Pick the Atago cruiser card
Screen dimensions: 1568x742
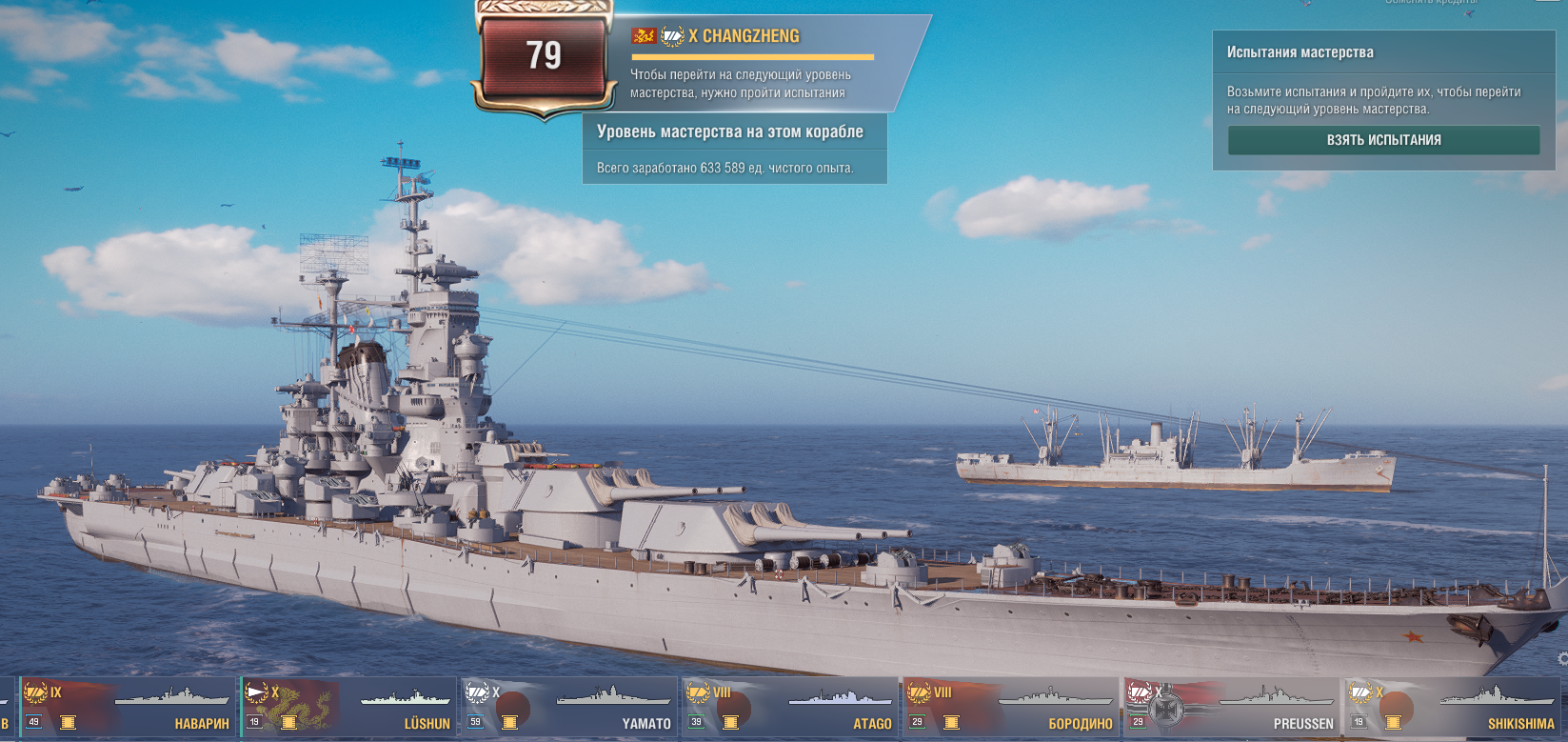coord(788,708)
